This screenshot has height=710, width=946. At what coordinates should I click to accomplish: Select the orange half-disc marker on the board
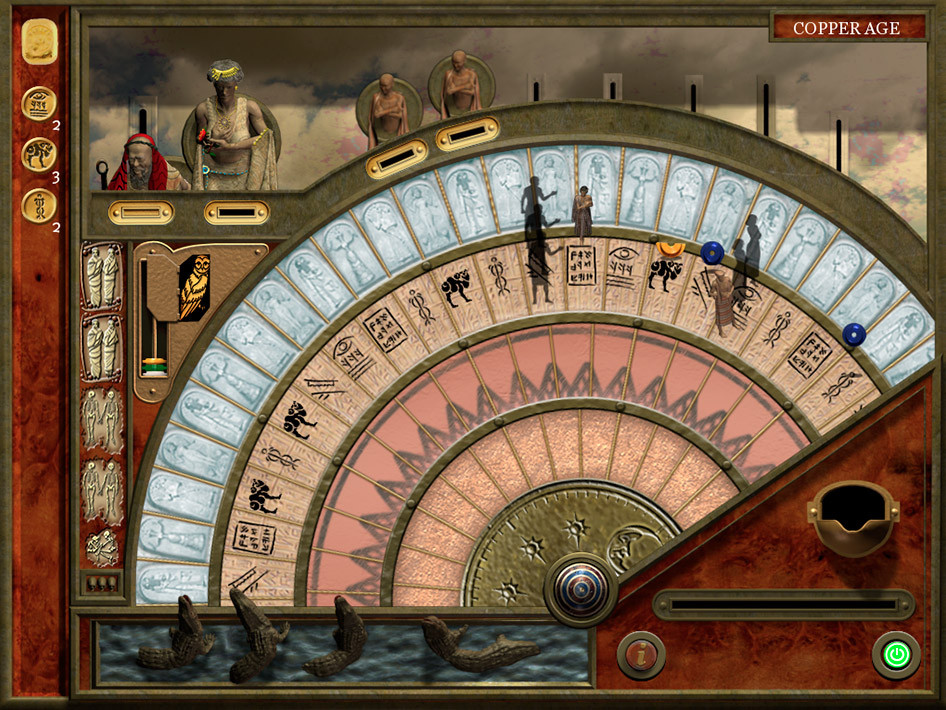coord(671,246)
